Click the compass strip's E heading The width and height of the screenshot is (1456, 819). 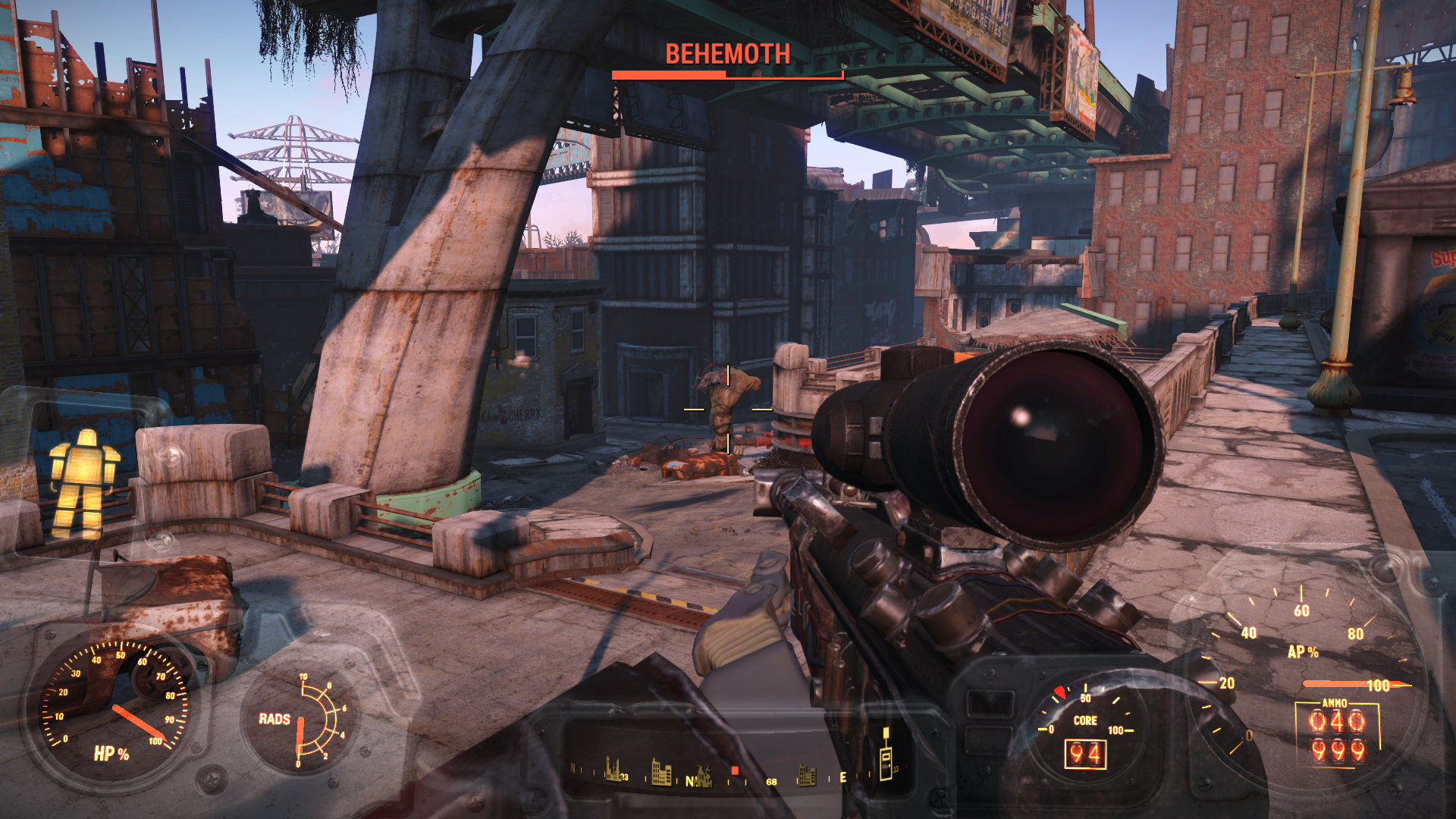point(843,778)
